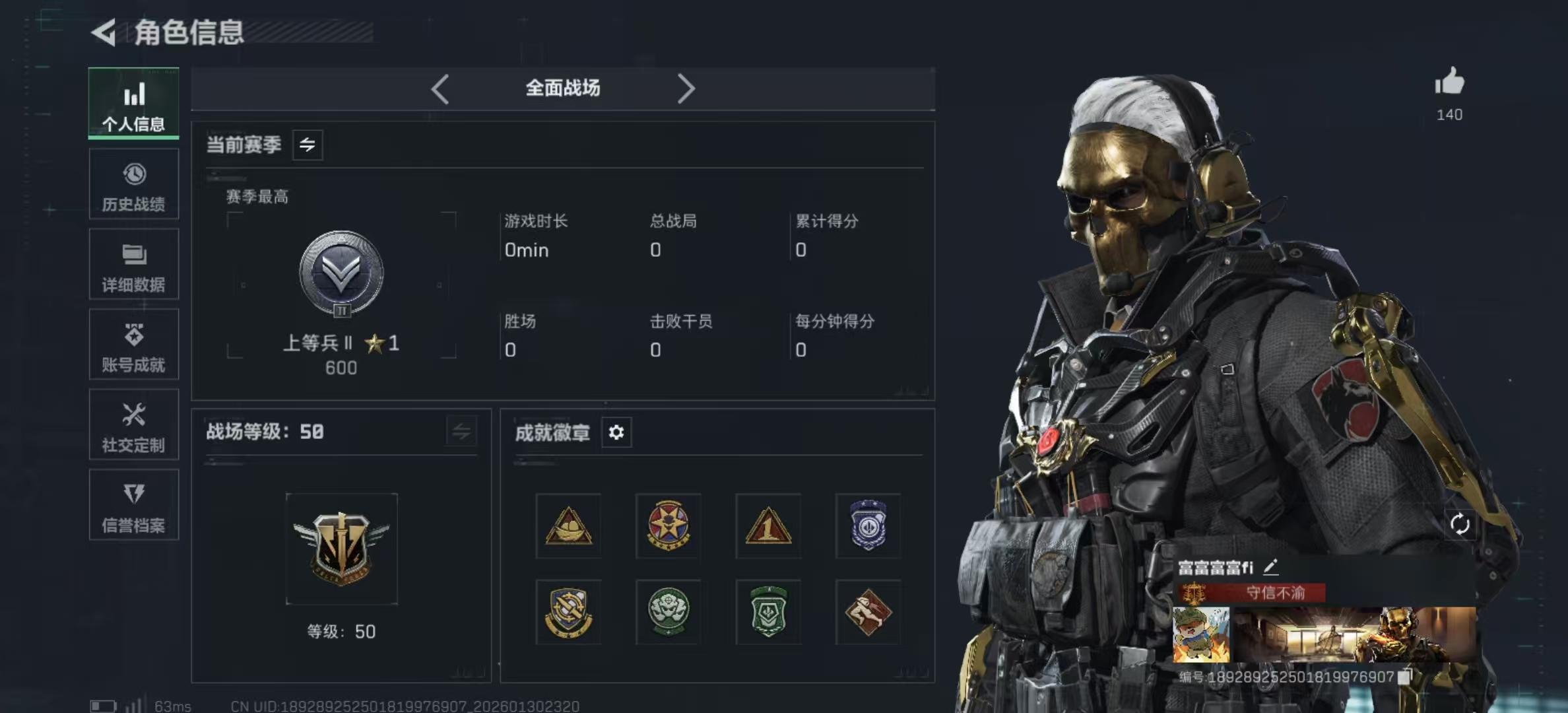Click the swap icon in 战场等级 panel

point(462,432)
